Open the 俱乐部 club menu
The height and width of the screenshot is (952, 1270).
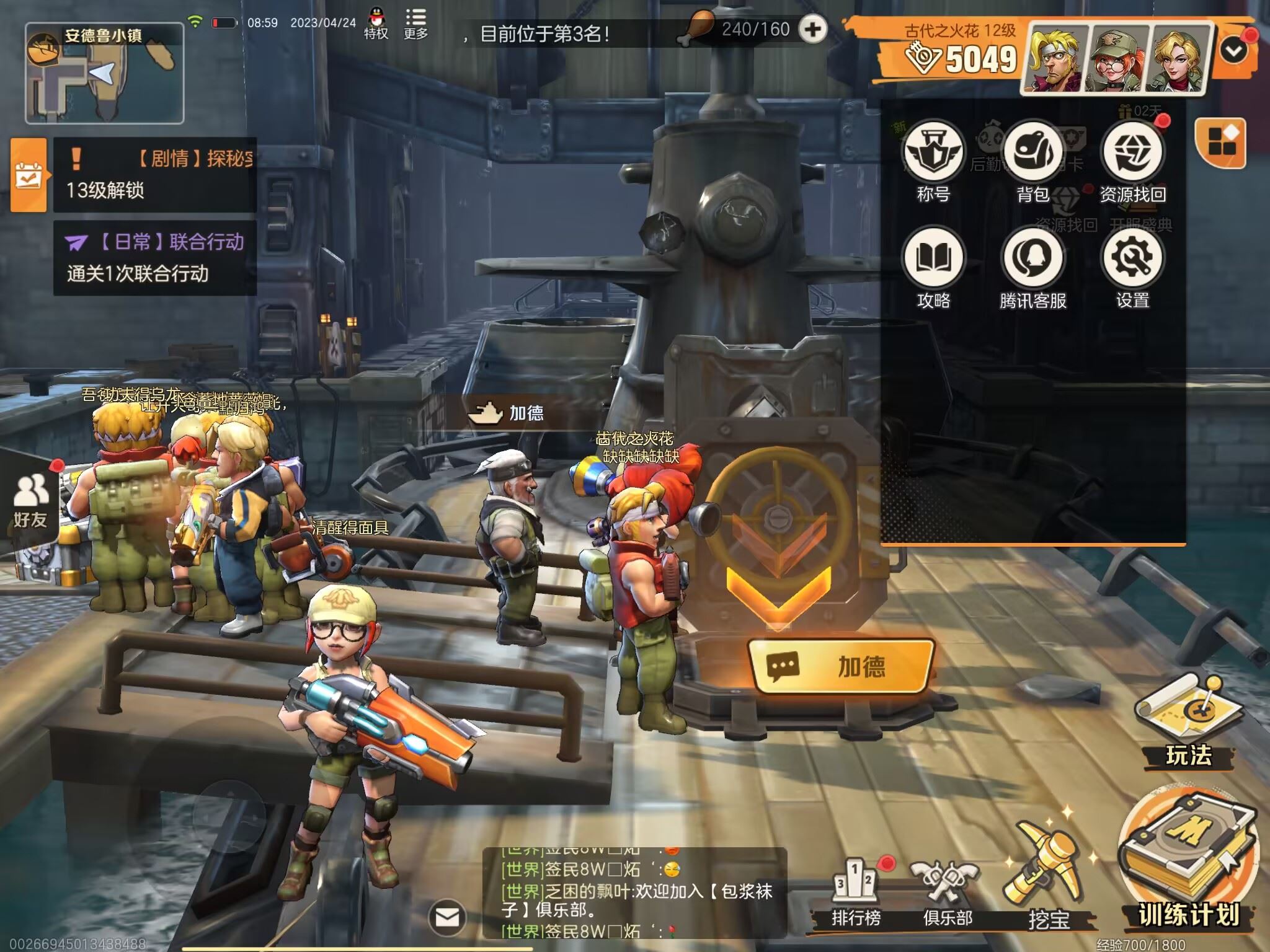[947, 889]
